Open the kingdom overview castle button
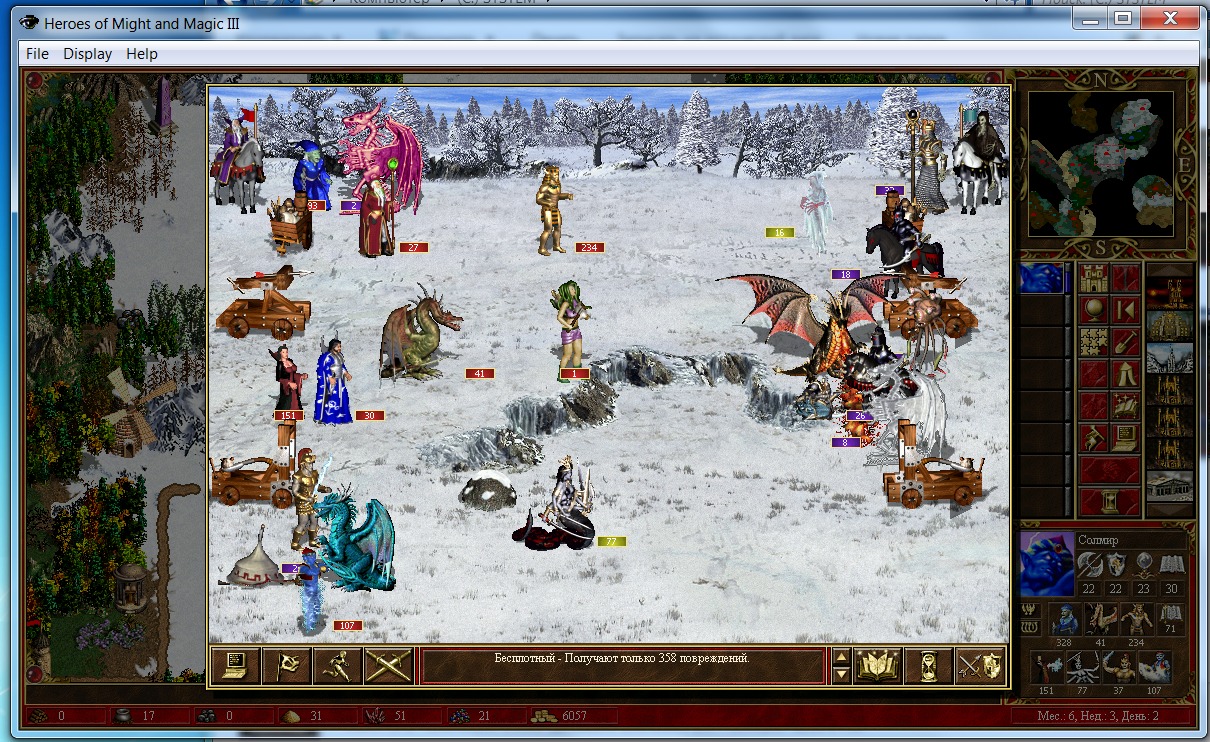Viewport: 1210px width, 742px height. (1093, 278)
